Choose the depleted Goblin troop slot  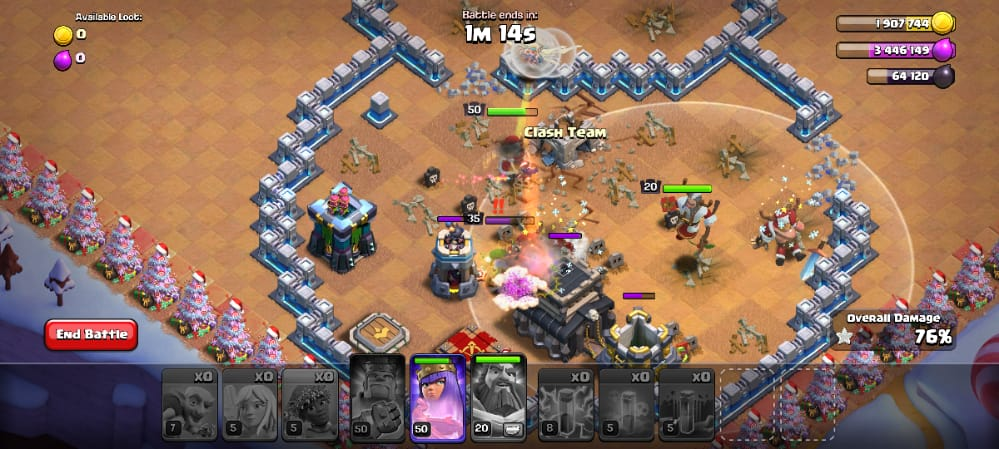[x=190, y=404]
